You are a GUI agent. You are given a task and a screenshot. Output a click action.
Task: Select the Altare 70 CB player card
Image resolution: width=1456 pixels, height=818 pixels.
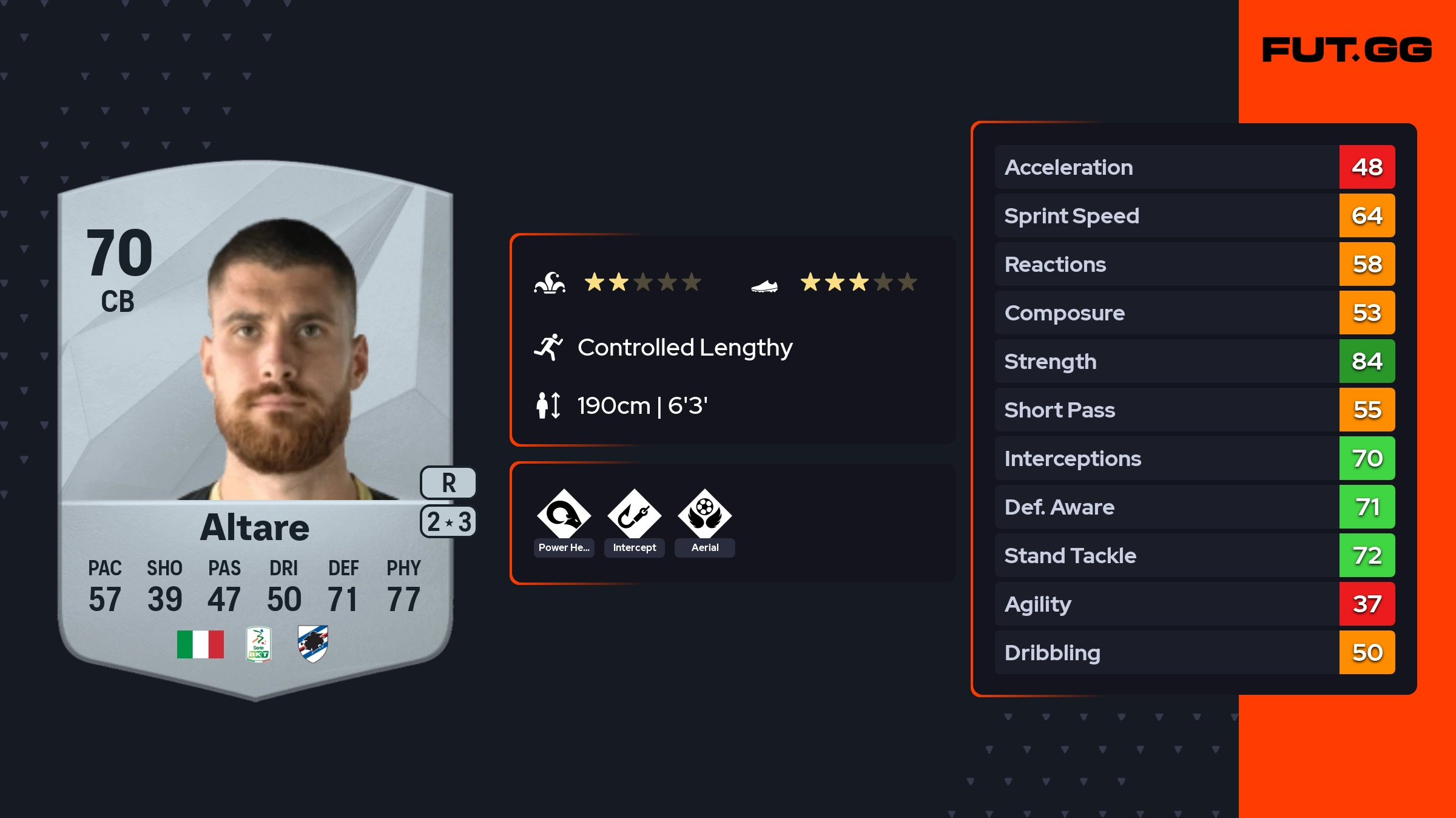(255, 425)
